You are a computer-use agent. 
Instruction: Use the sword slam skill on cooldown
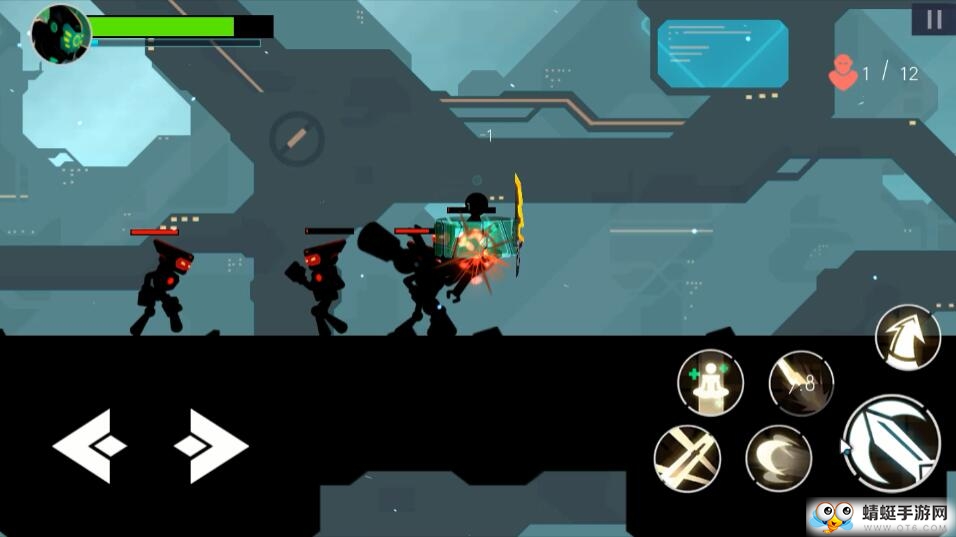[x=801, y=382]
